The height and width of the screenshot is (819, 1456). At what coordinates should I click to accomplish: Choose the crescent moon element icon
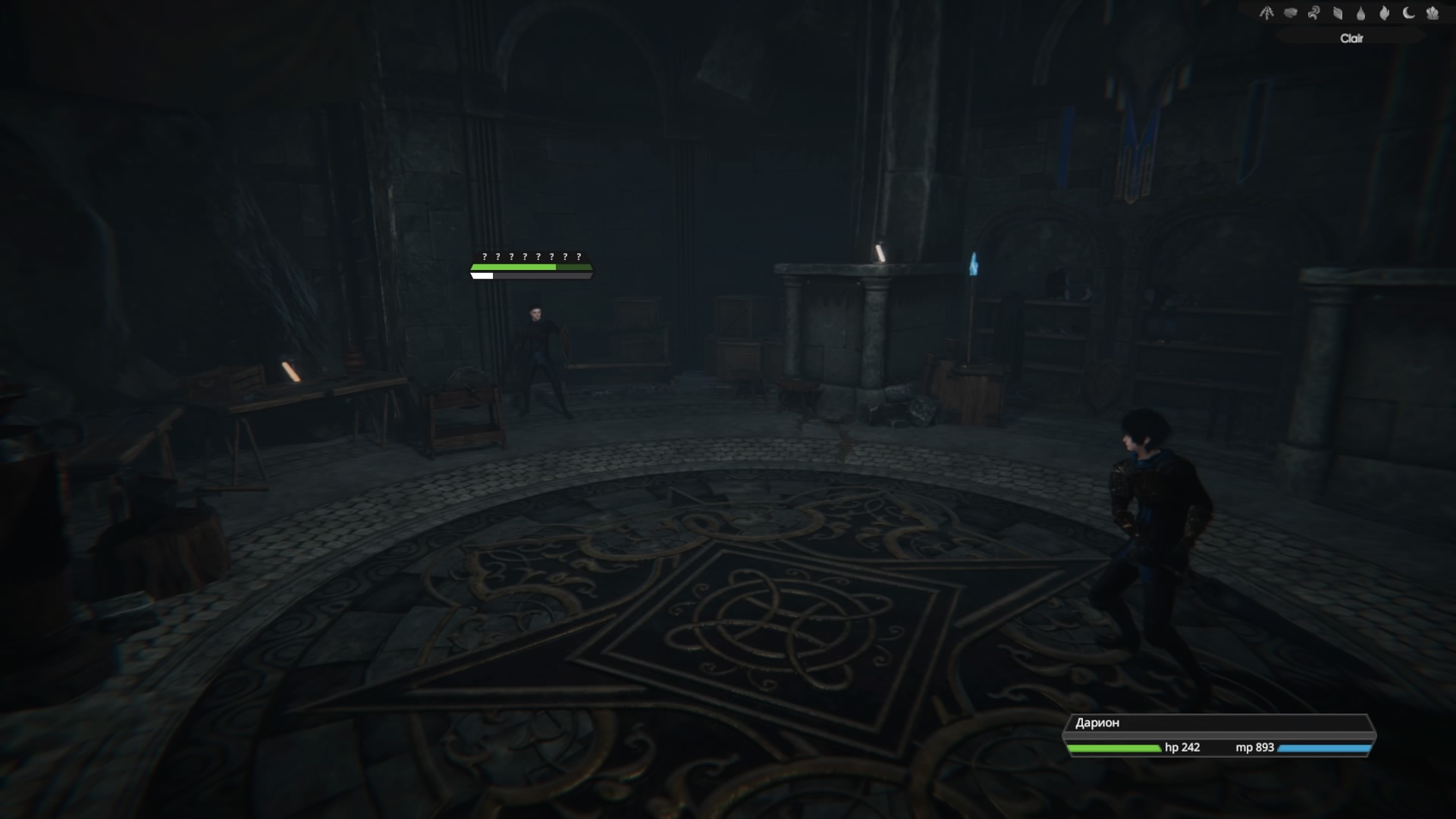[1408, 13]
